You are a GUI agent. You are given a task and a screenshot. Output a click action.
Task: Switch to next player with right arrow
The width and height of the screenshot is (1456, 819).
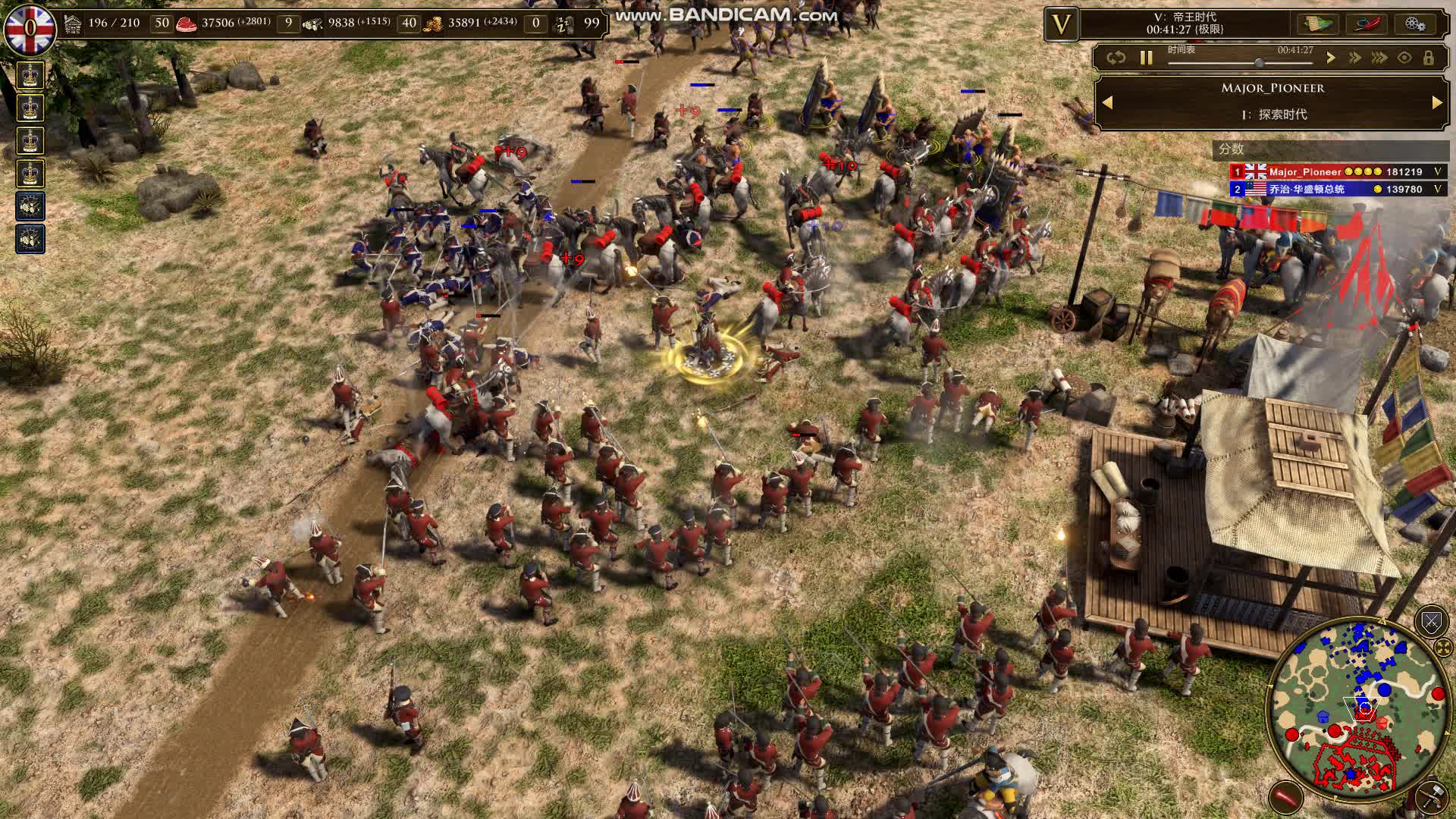coord(1437,102)
